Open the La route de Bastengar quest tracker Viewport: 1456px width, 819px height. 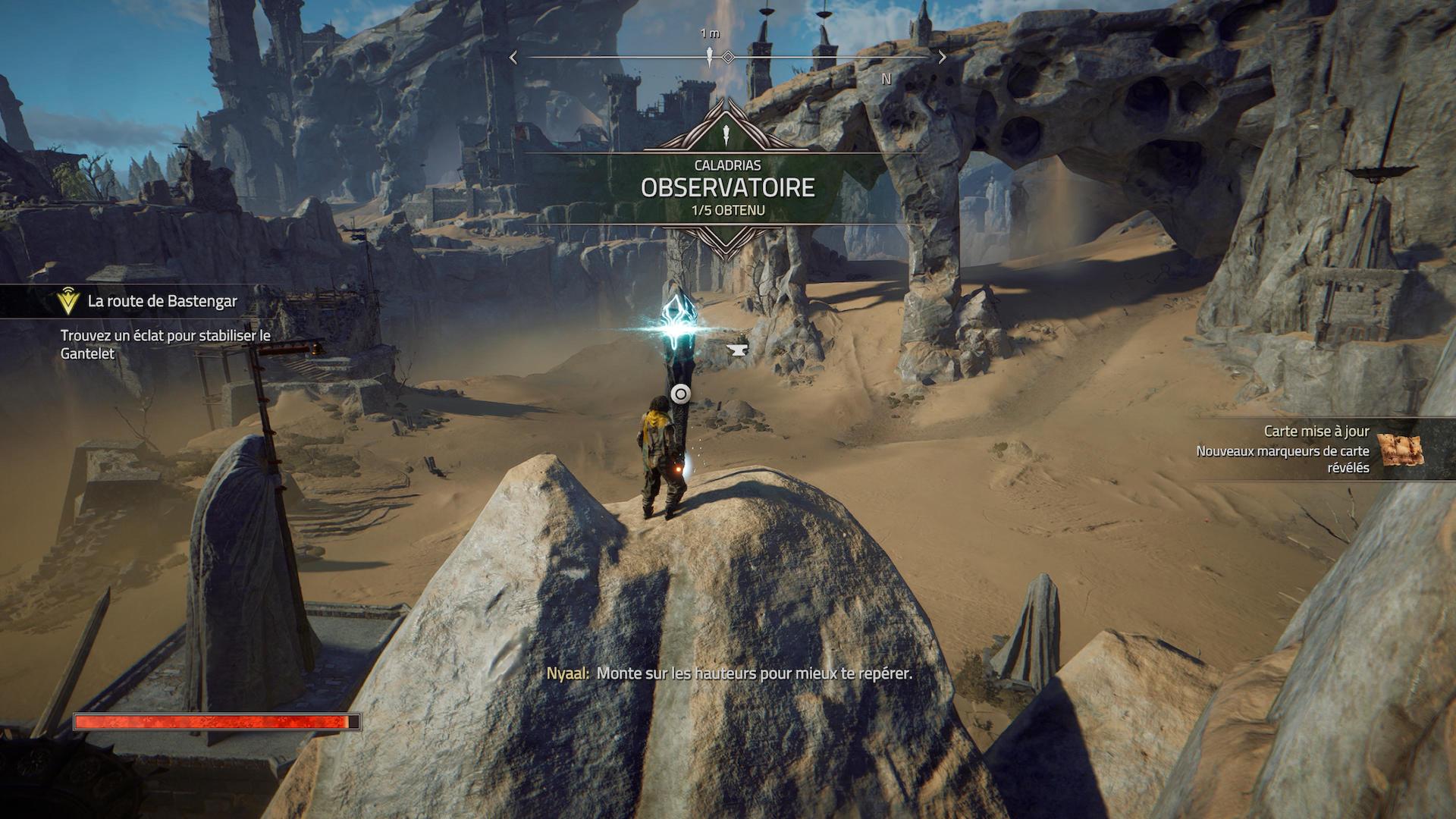(162, 302)
